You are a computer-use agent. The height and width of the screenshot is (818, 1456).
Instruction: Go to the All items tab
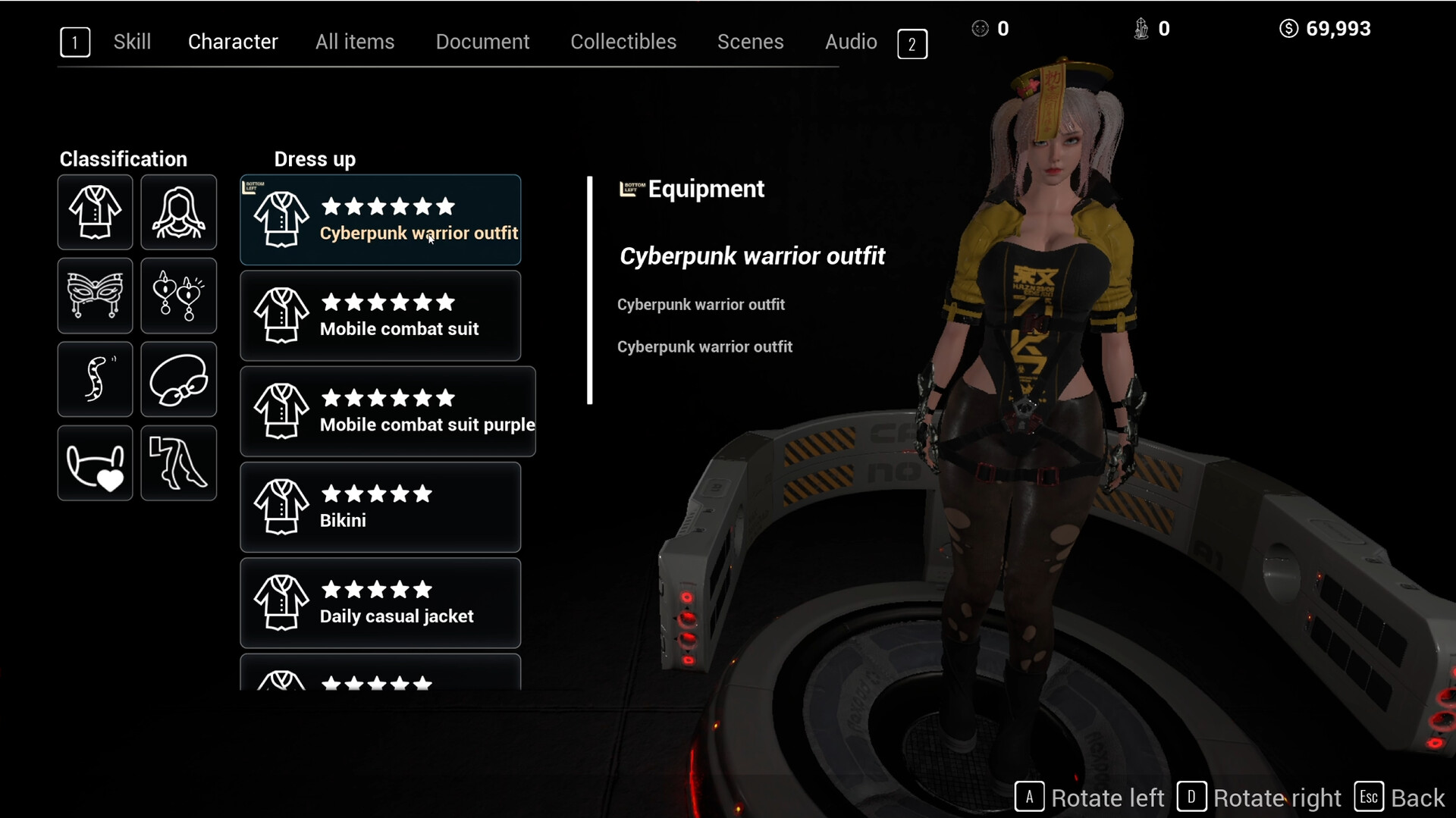[355, 42]
